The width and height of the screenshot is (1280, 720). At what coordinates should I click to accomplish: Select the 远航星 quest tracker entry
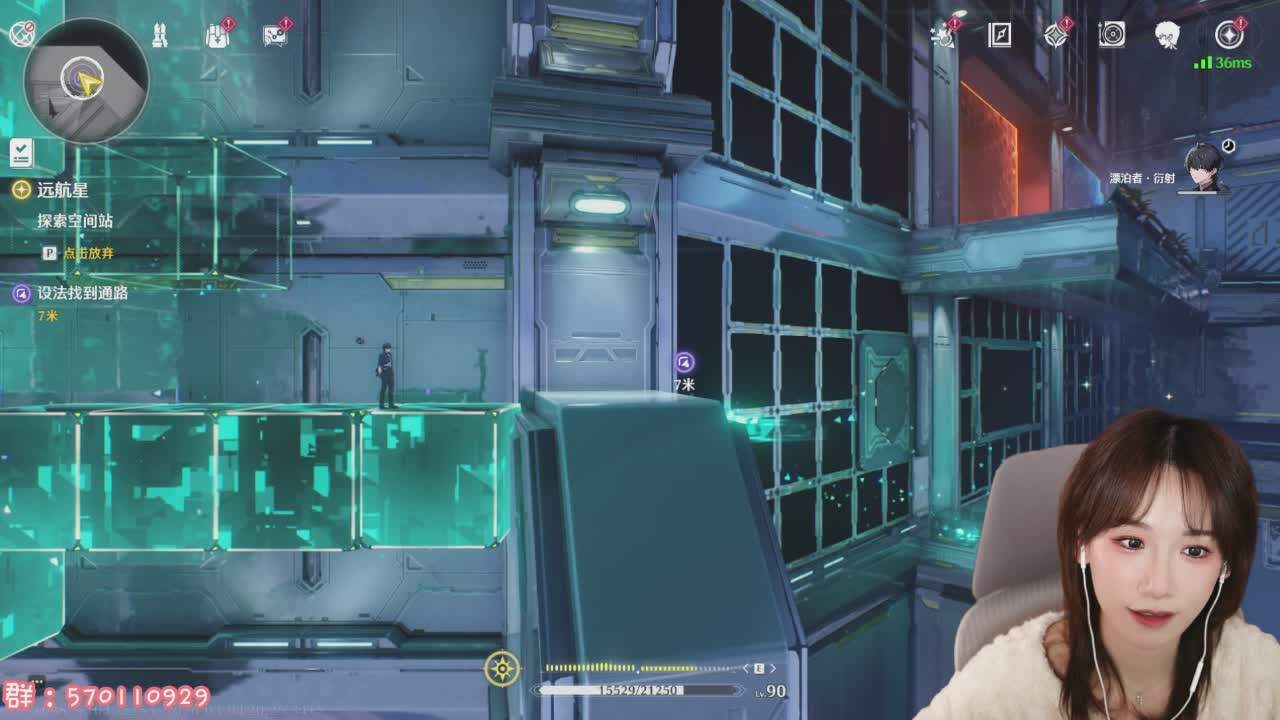coord(62,190)
